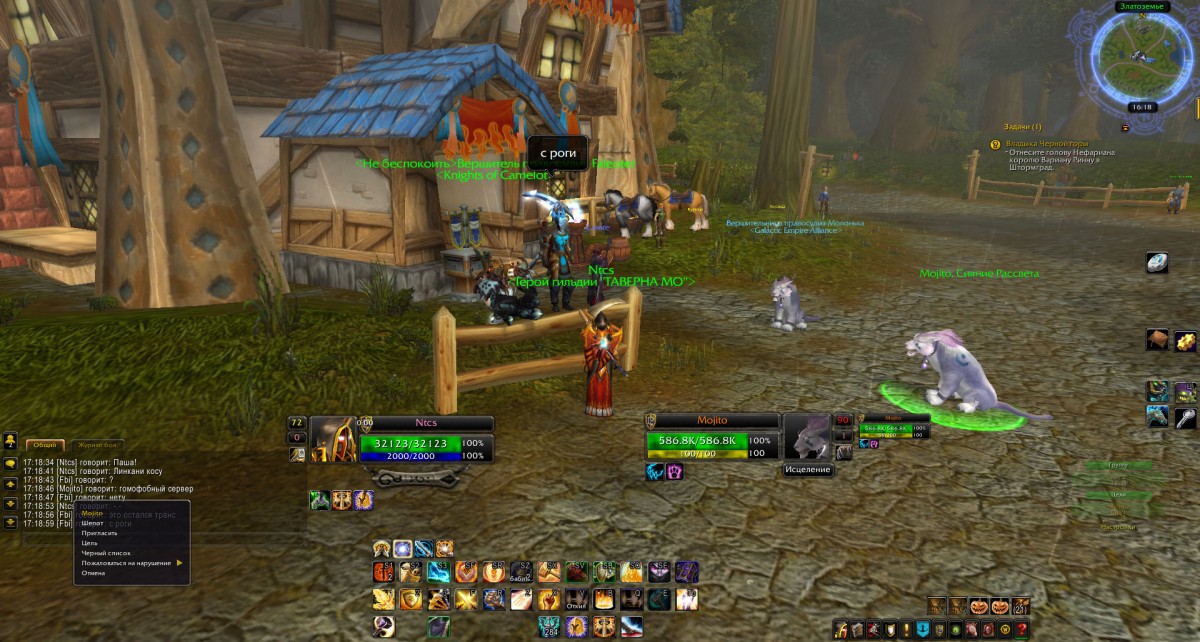The image size is (1200, 642).
Task: Add player via "Черный список" entry
Action: coord(106,553)
